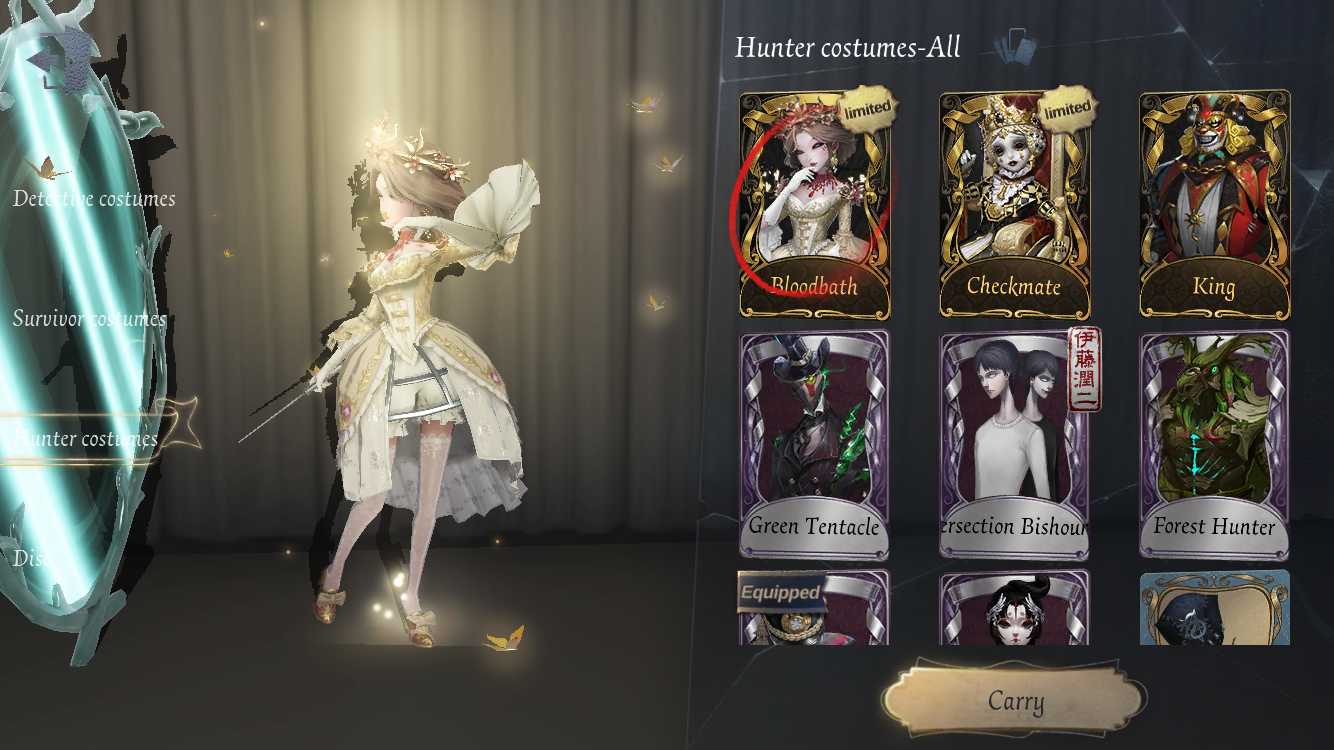Select the Forest Hunter costume
This screenshot has height=750, width=1334.
click(x=1214, y=444)
